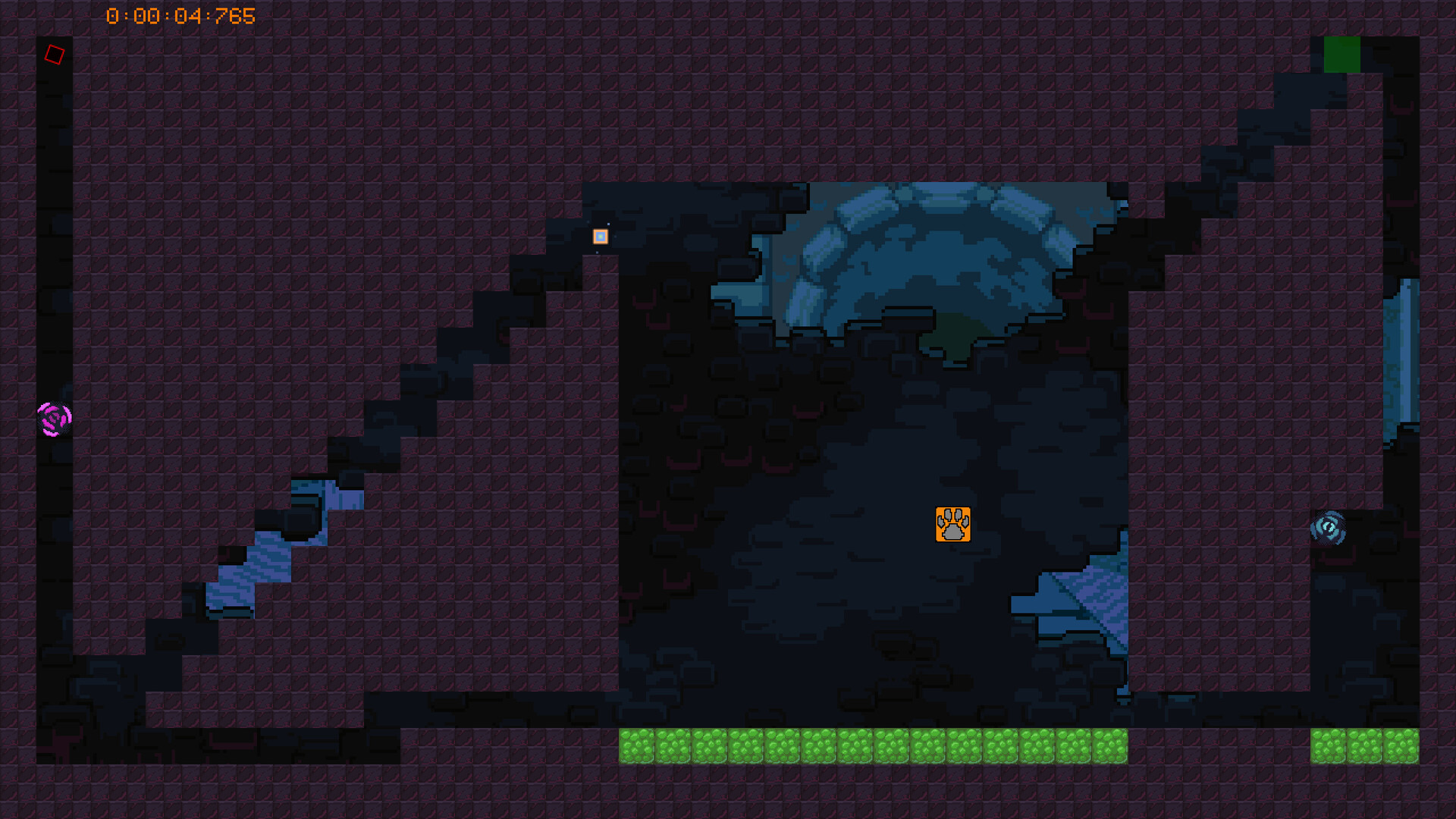
Task: Click the purple swirl portal on the left wall
Action: [53, 419]
